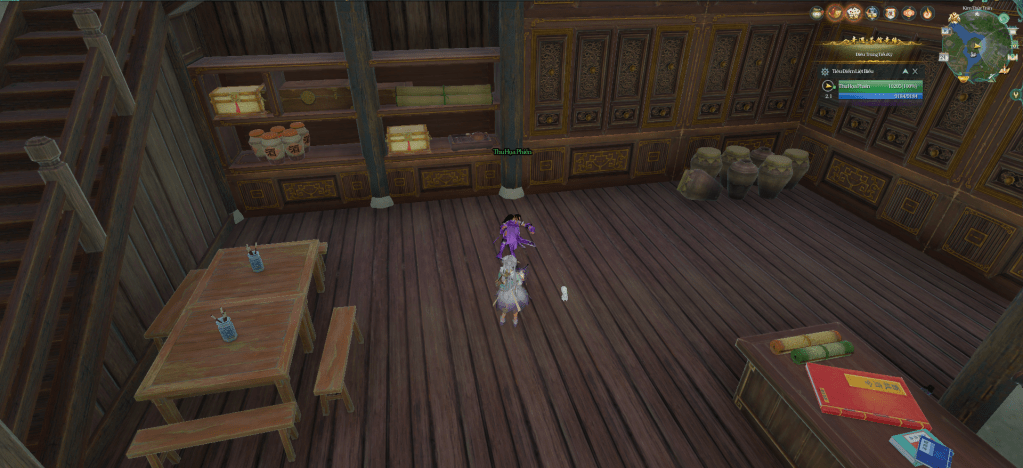The width and height of the screenshot is (1023, 468).
Task: Open the white dice icon in the top row
Action: [853, 13]
